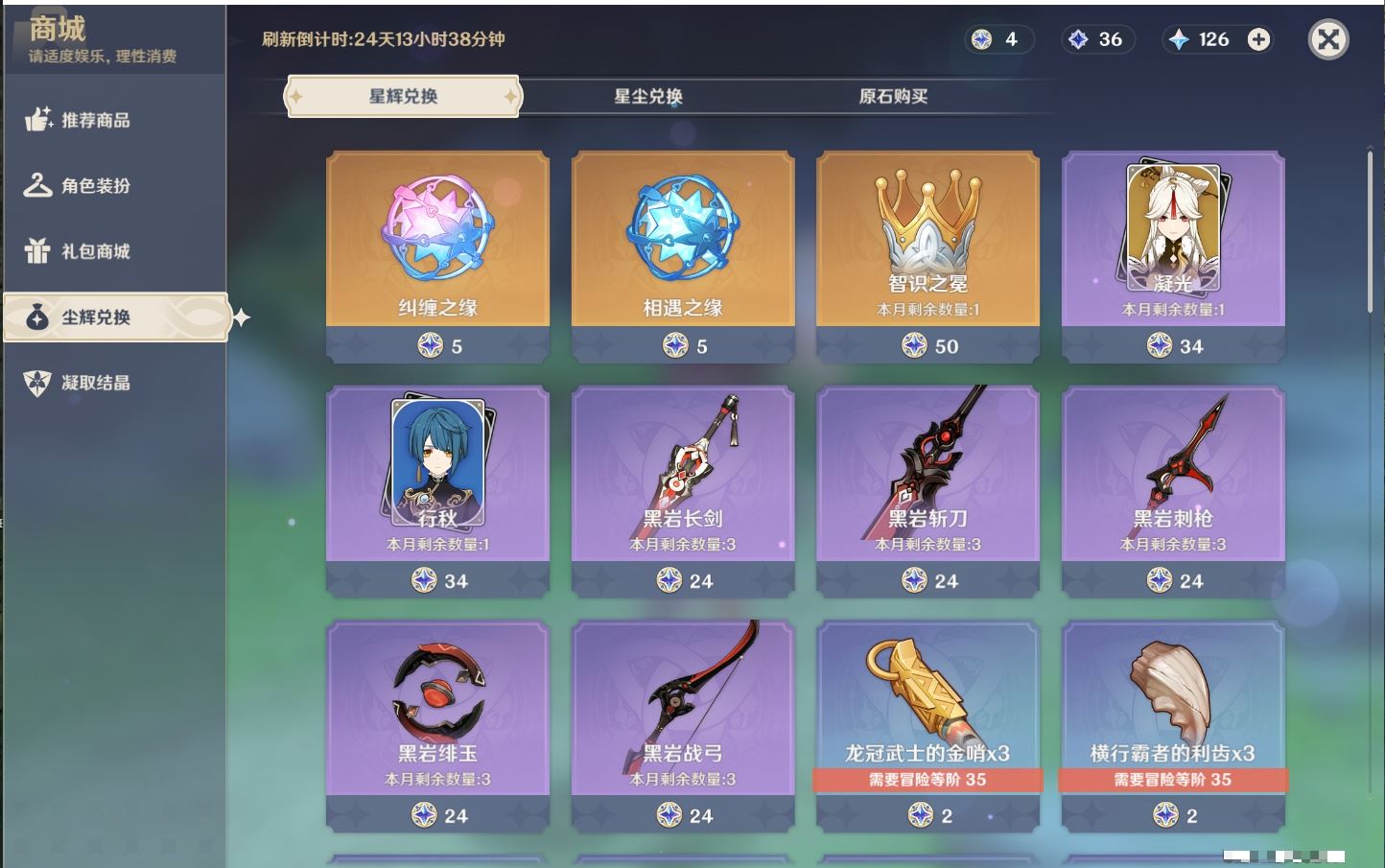1385x868 pixels.
Task: Open 推荐商品 recommended items menu
Action: (95, 120)
